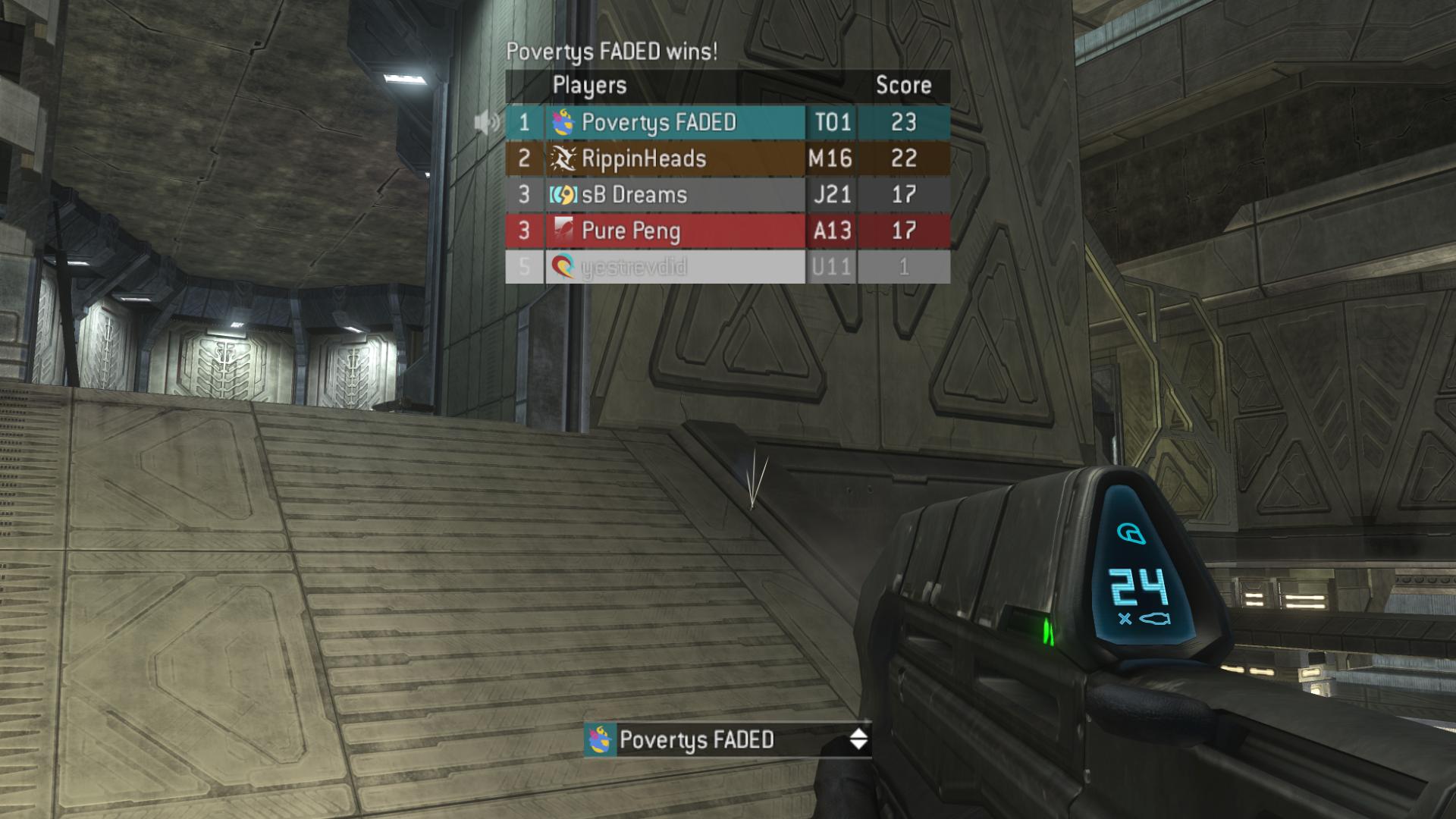Select Povertys FADED scoreboard row

coord(658,123)
